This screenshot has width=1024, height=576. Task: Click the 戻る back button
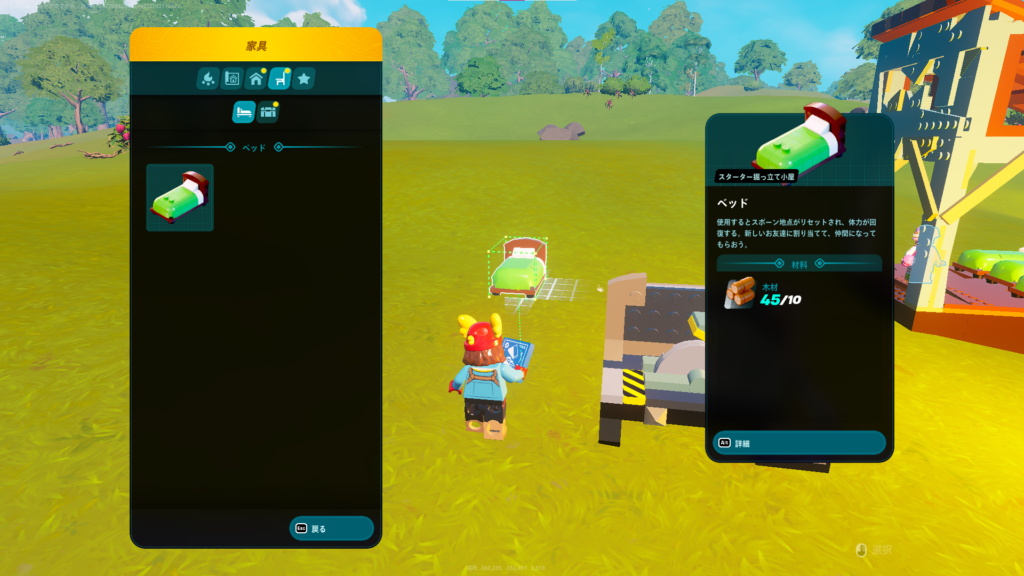331,528
